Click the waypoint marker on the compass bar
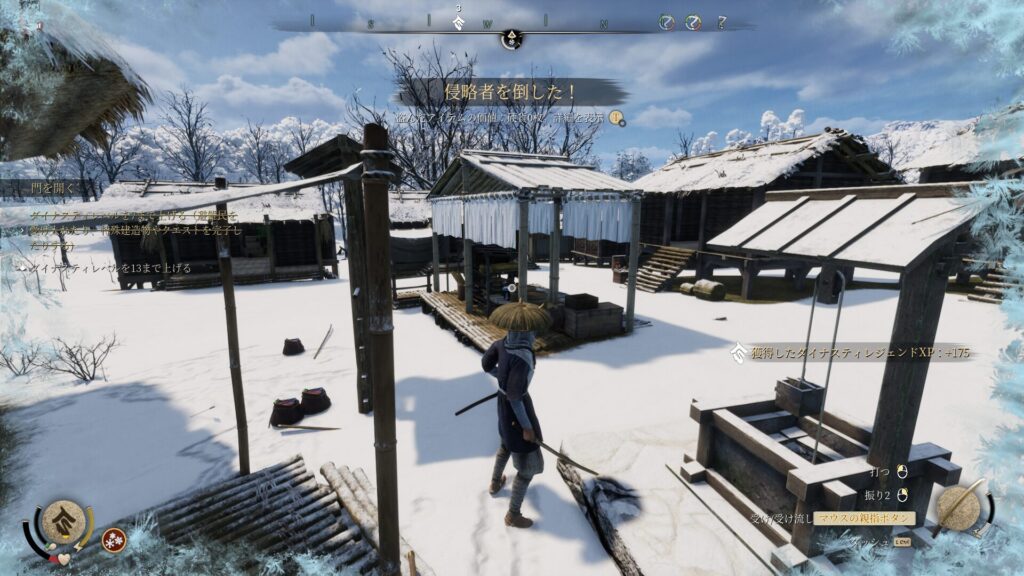 (x=511, y=38)
